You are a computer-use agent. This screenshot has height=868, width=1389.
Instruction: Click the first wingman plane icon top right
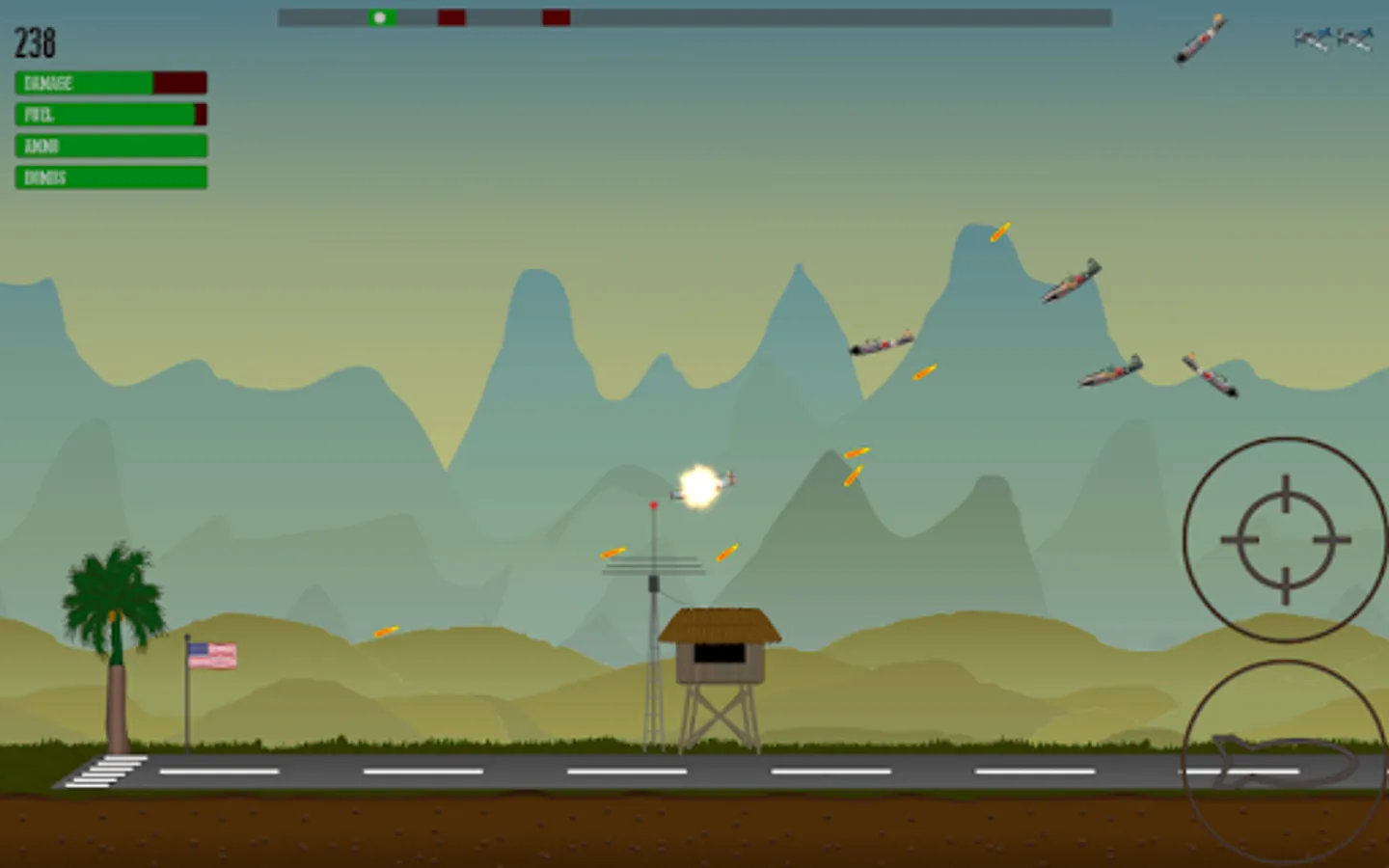click(x=1309, y=39)
